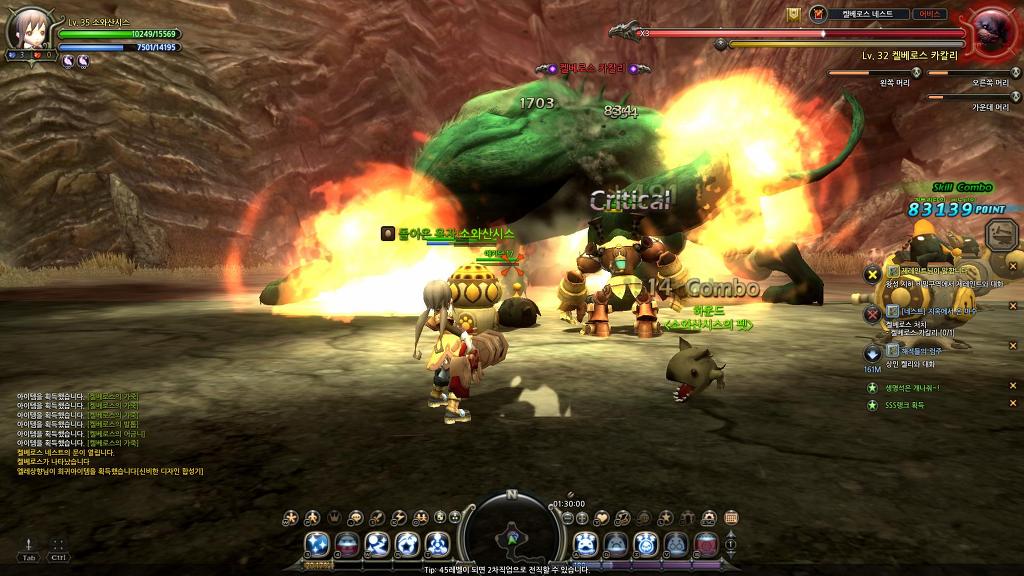1024x576 pixels.
Task: Open the crown icon menu
Action: pos(334,517)
